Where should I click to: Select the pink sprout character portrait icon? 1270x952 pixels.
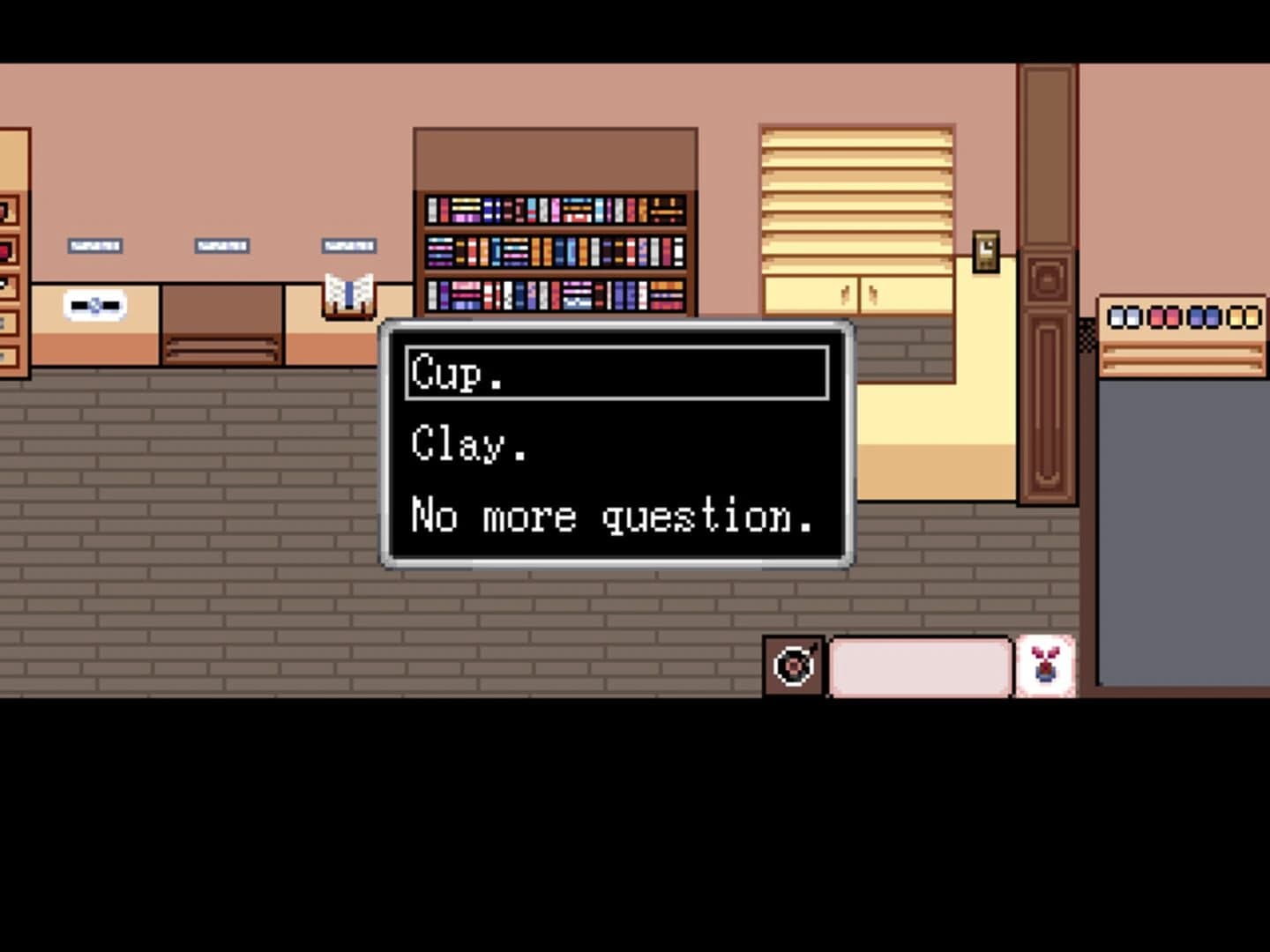1046,664
